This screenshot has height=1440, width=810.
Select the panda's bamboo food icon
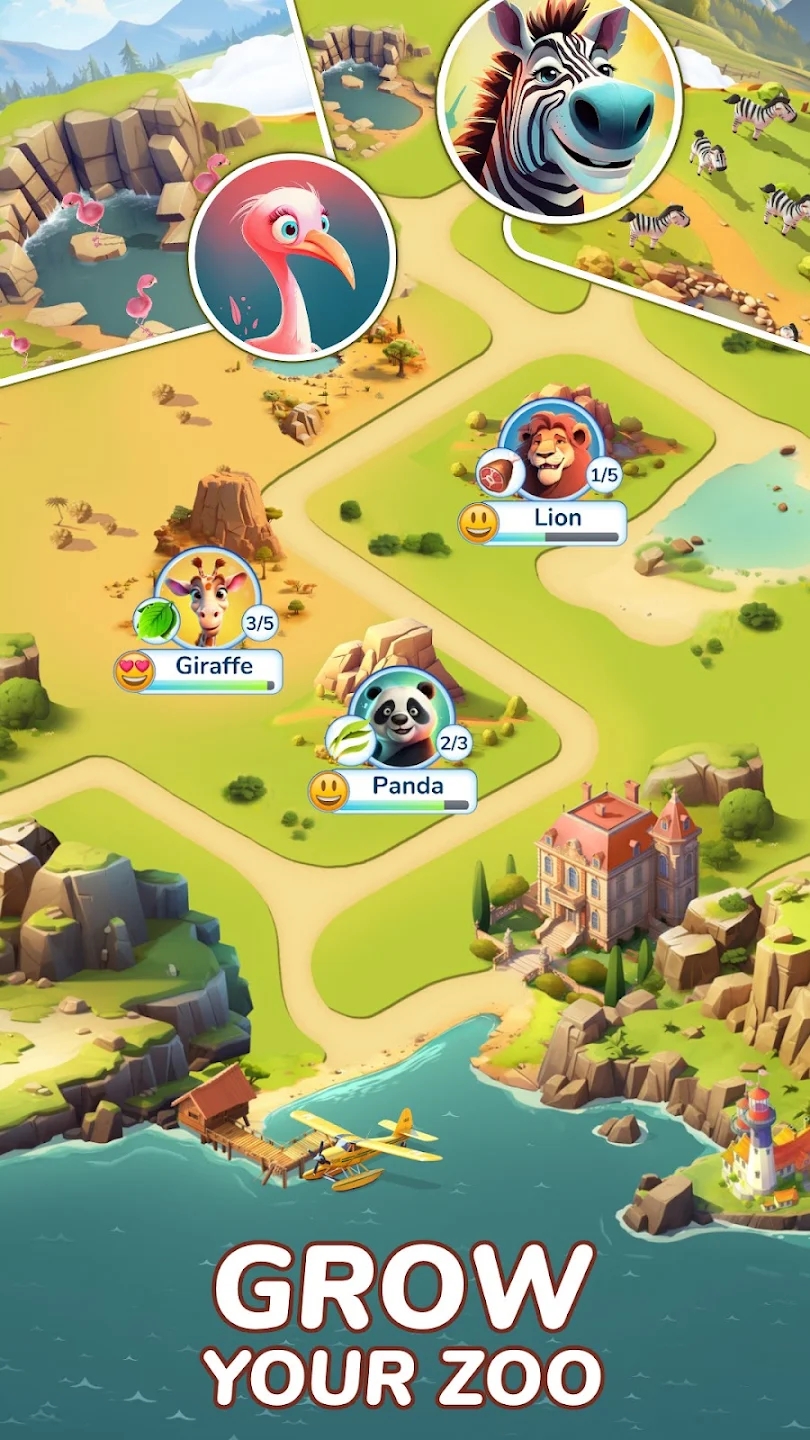[350, 741]
